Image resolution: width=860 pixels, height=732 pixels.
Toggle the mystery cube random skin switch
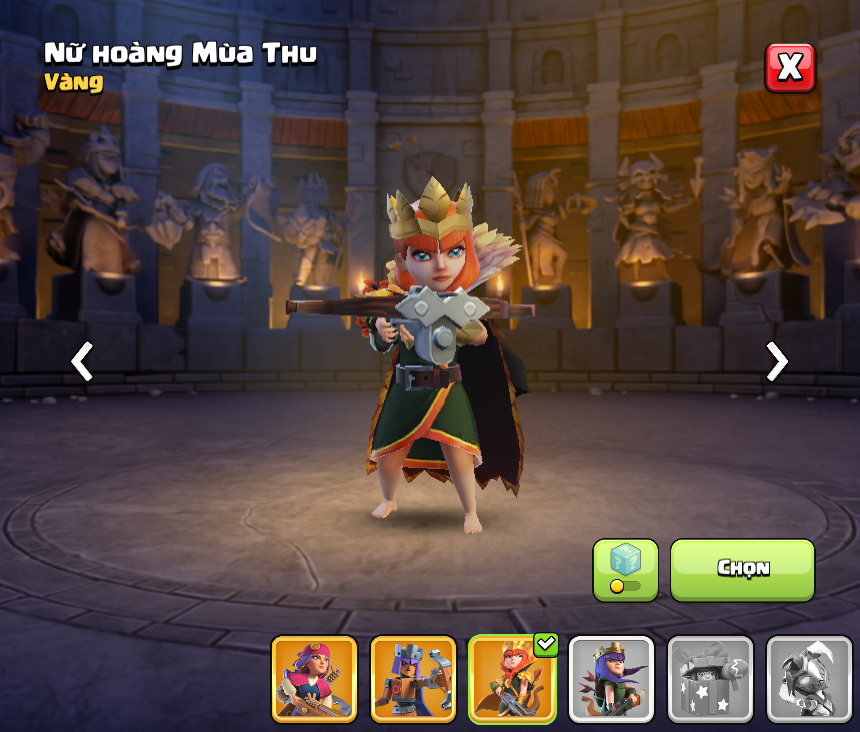point(625,570)
